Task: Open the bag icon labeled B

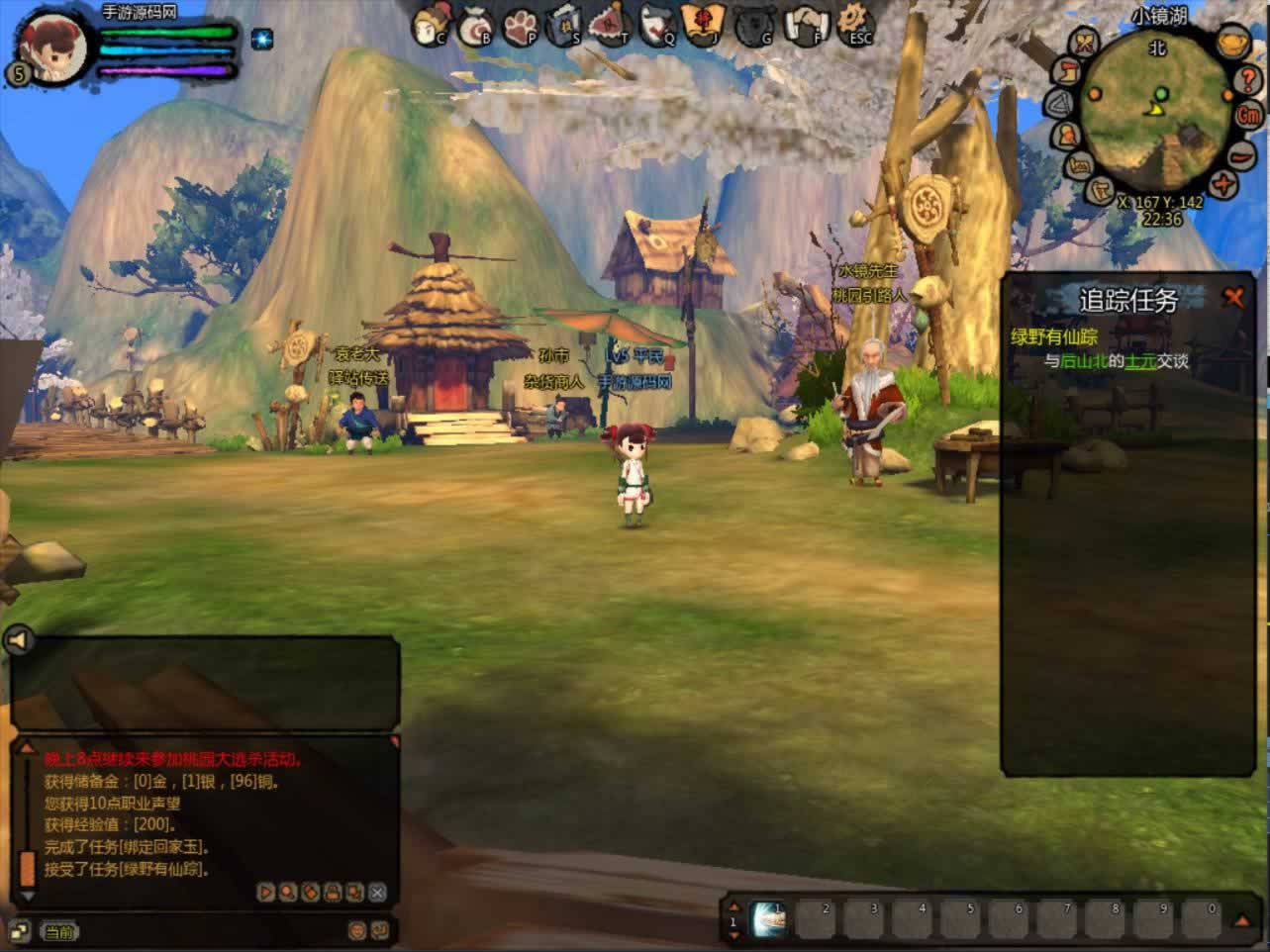Action: tap(476, 25)
